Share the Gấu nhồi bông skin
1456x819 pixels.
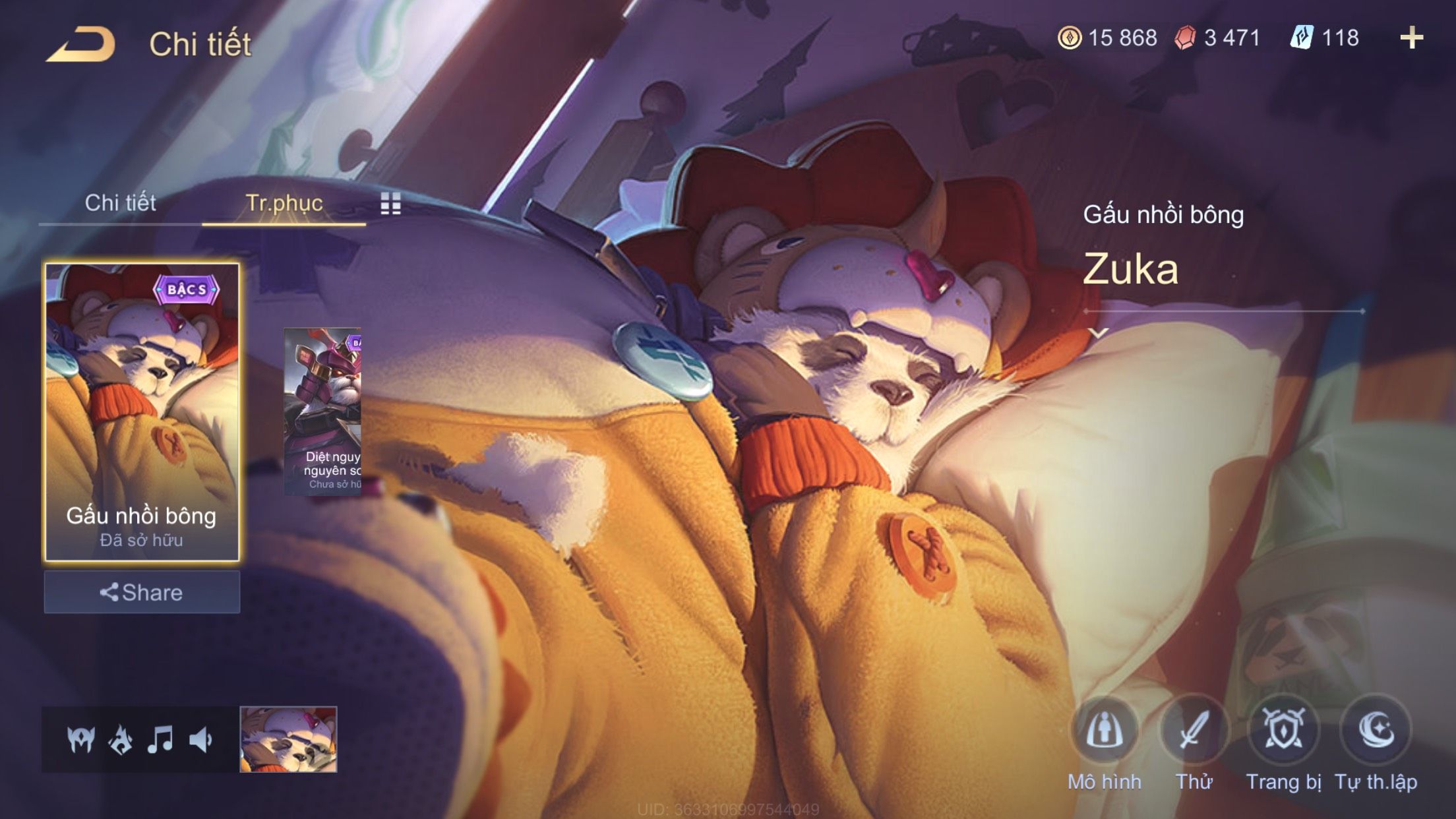(x=142, y=592)
